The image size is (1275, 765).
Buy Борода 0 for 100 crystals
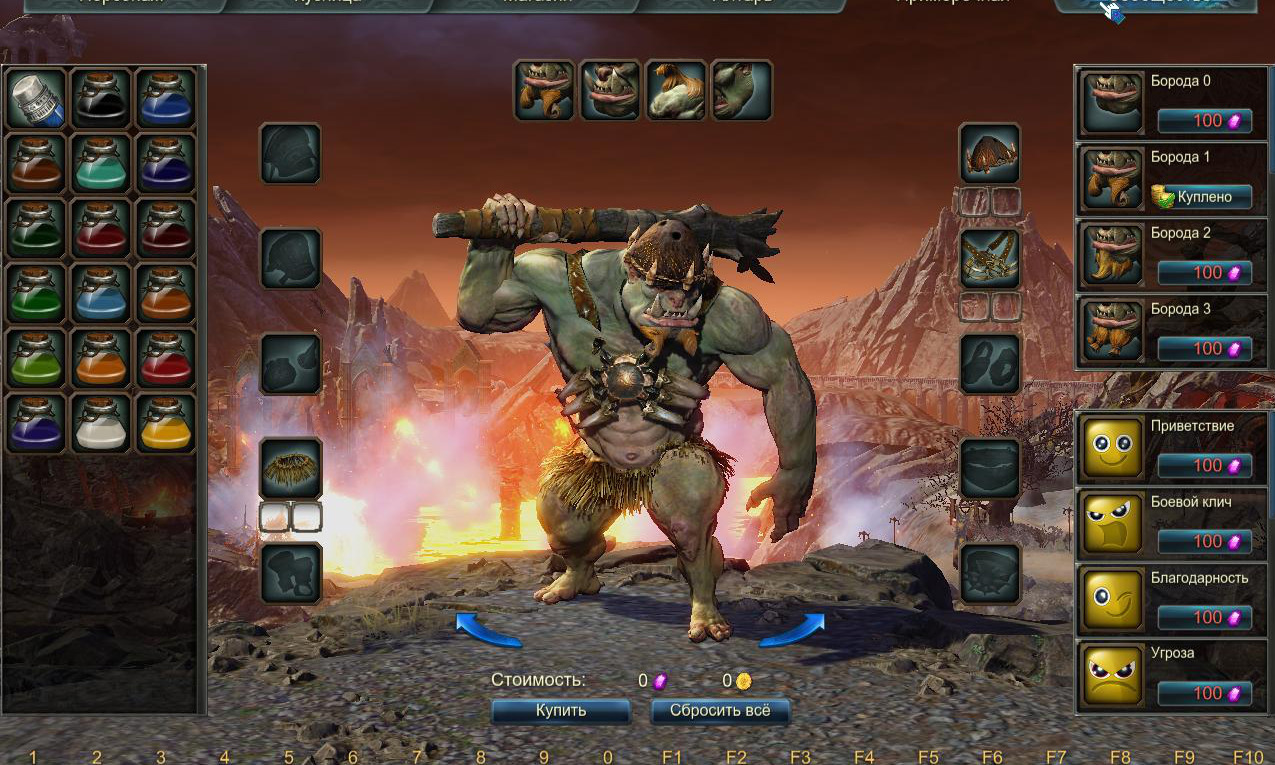tap(1205, 121)
